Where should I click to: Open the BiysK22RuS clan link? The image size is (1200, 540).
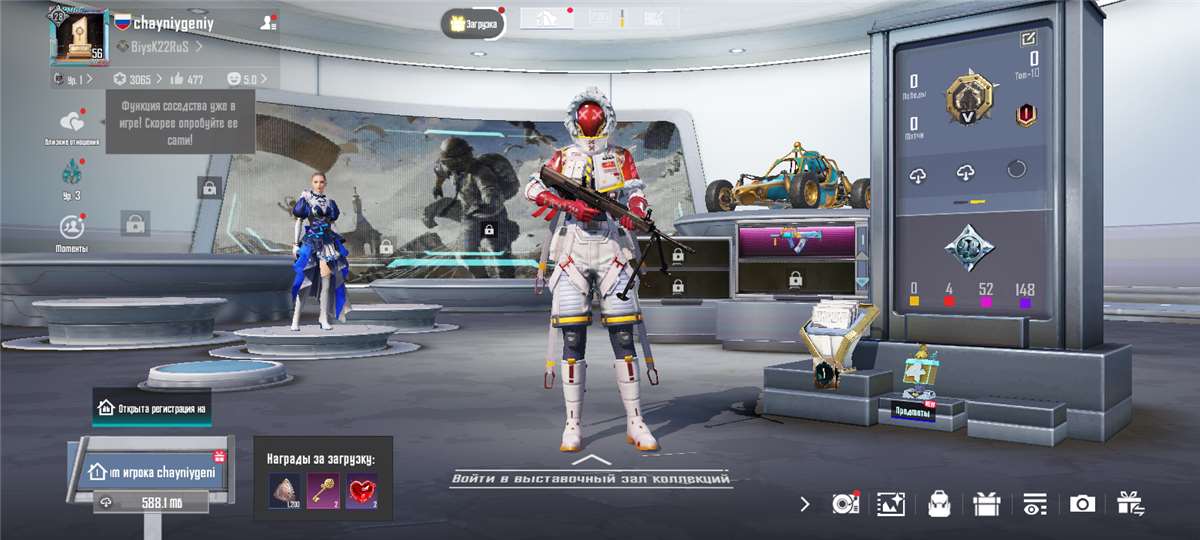tap(159, 47)
